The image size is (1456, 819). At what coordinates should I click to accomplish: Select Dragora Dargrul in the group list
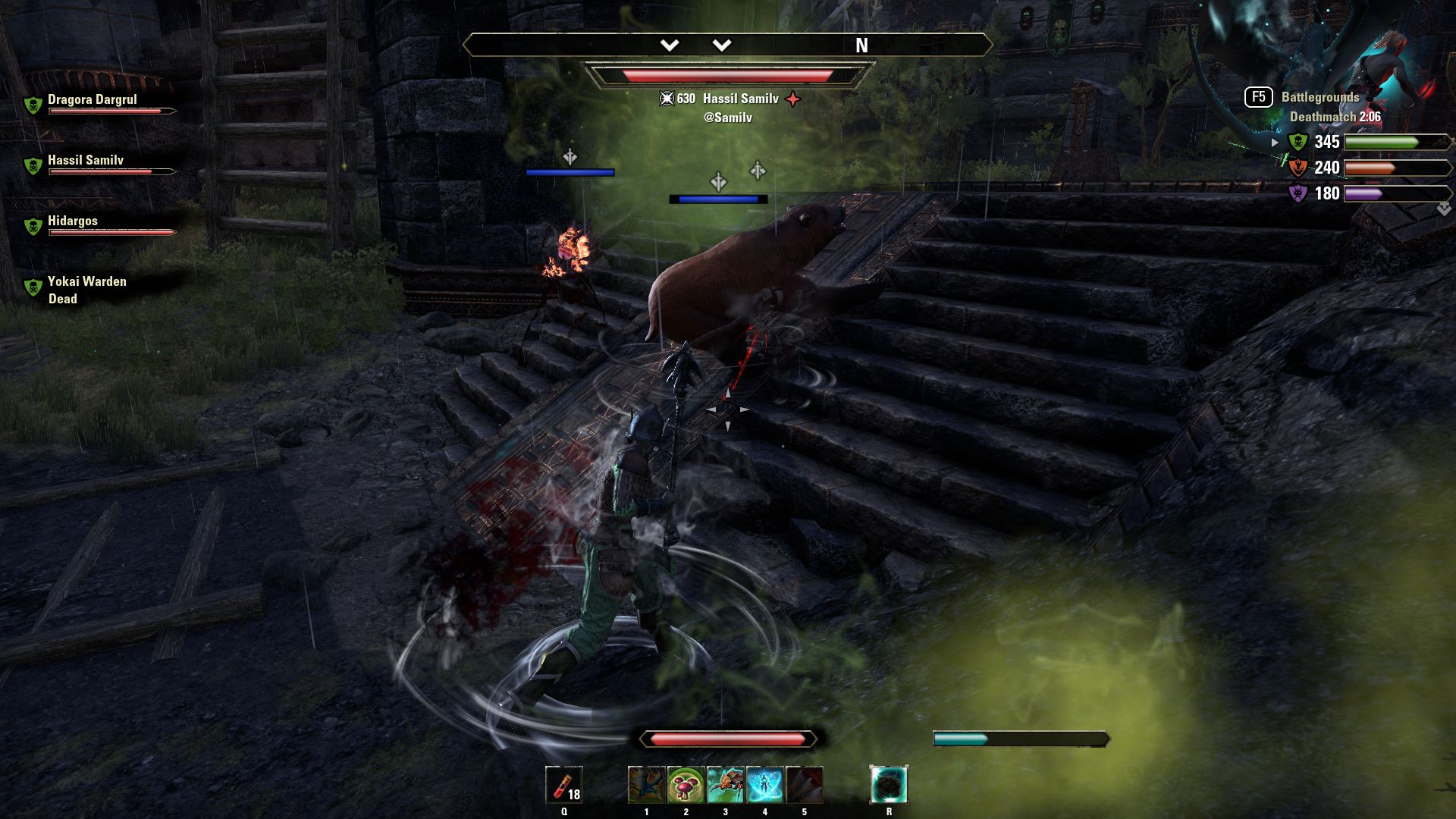[93, 100]
